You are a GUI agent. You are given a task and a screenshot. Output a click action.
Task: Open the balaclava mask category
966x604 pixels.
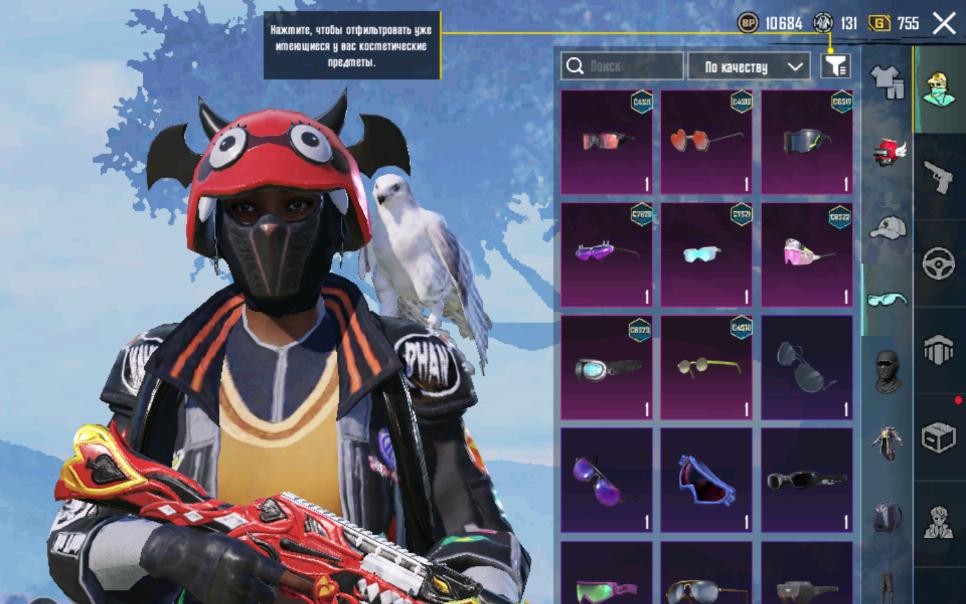click(x=886, y=371)
